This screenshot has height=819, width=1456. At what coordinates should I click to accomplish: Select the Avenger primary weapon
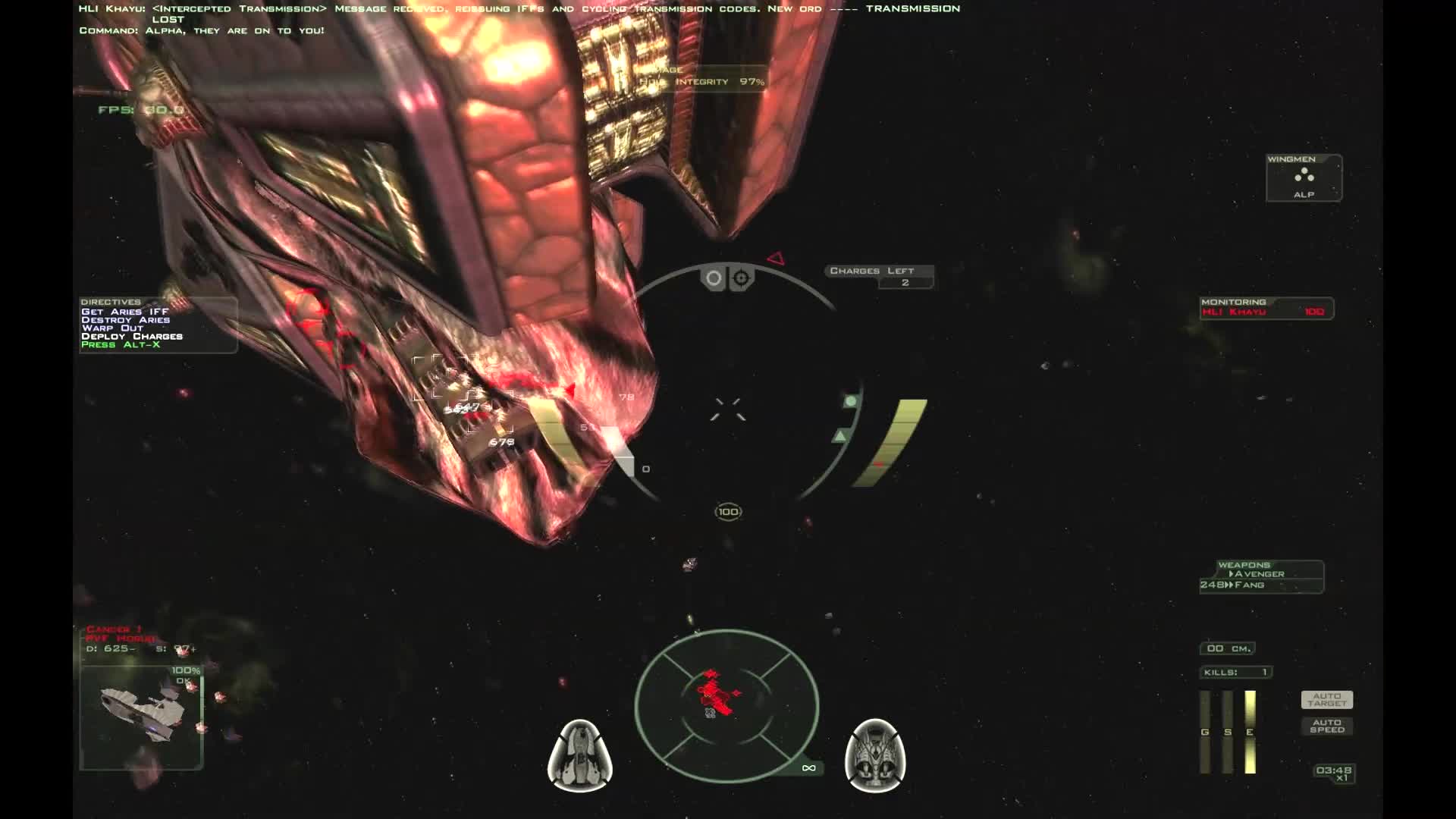[x=1258, y=574]
